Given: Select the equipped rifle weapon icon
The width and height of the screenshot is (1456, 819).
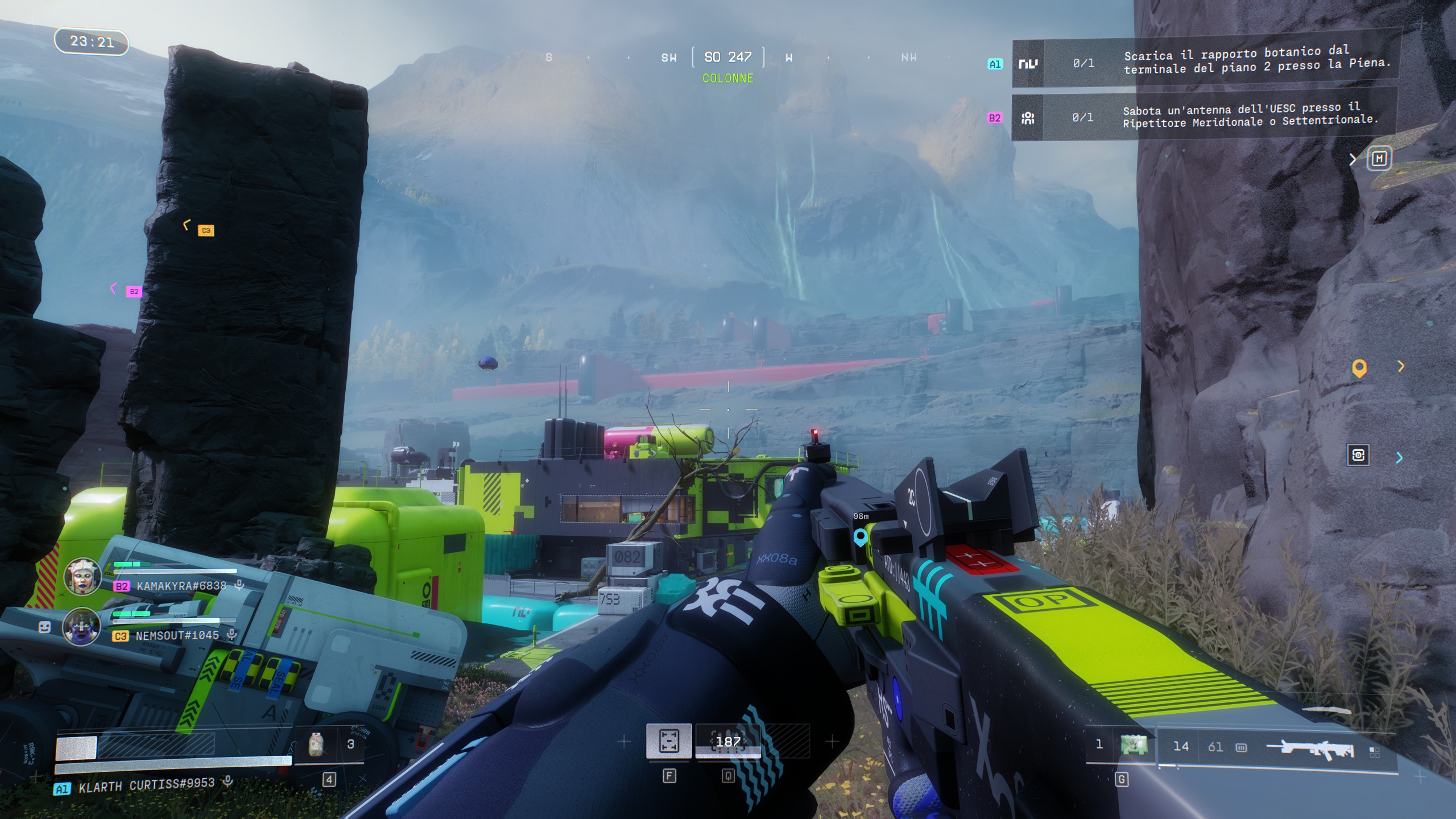Looking at the screenshot, I should tap(1316, 748).
